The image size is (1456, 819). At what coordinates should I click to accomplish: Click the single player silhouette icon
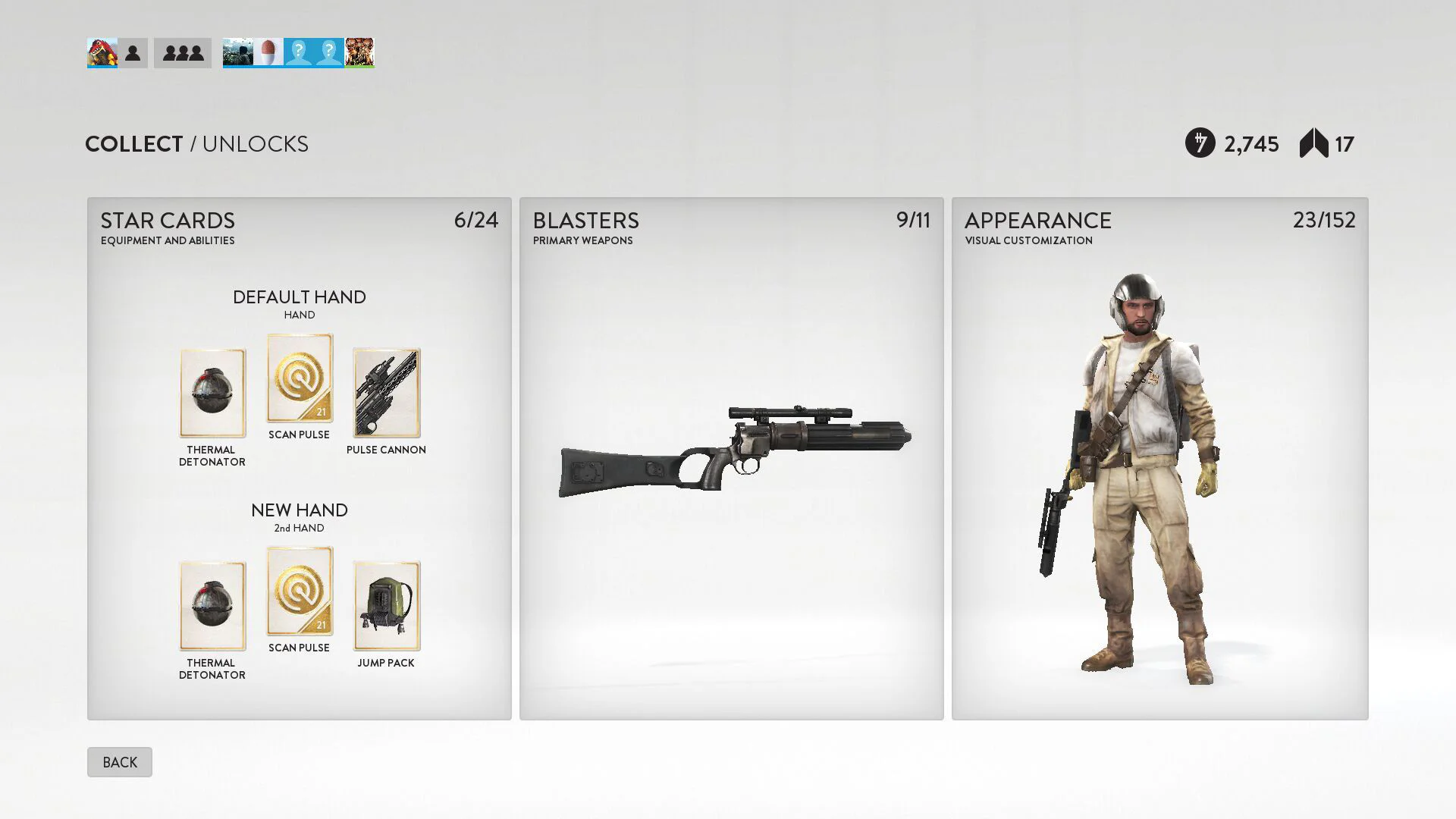coord(133,52)
